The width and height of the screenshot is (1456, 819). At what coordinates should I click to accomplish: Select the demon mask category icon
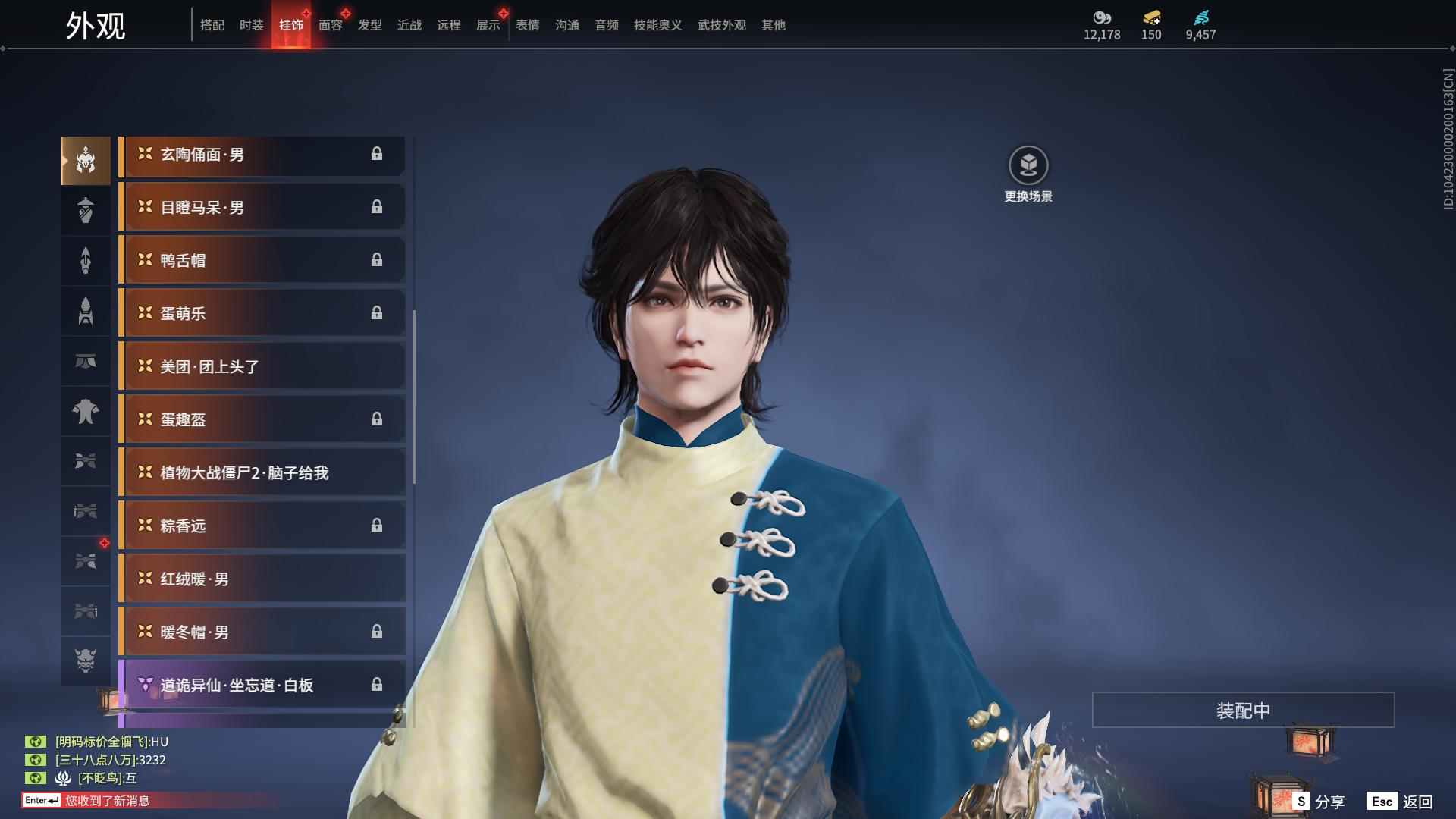pos(86,661)
